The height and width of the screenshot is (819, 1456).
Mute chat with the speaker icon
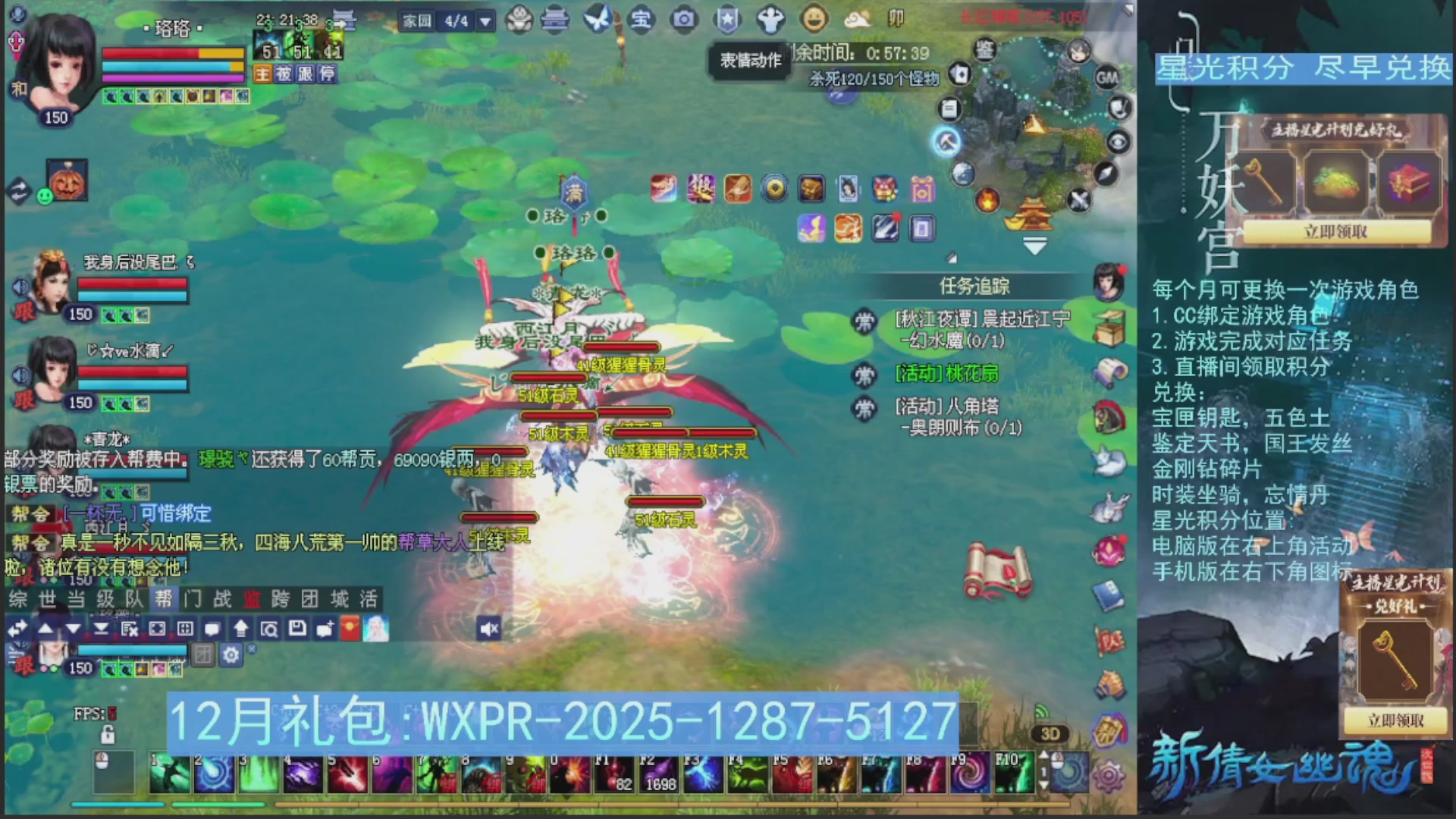(489, 628)
